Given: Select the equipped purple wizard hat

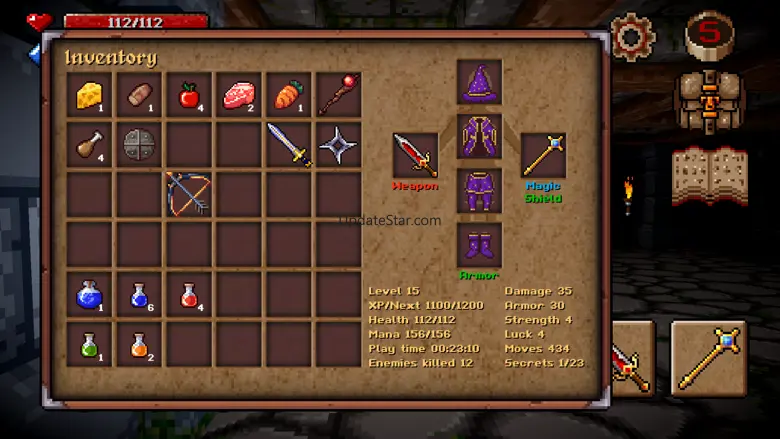Looking at the screenshot, I should (479, 82).
